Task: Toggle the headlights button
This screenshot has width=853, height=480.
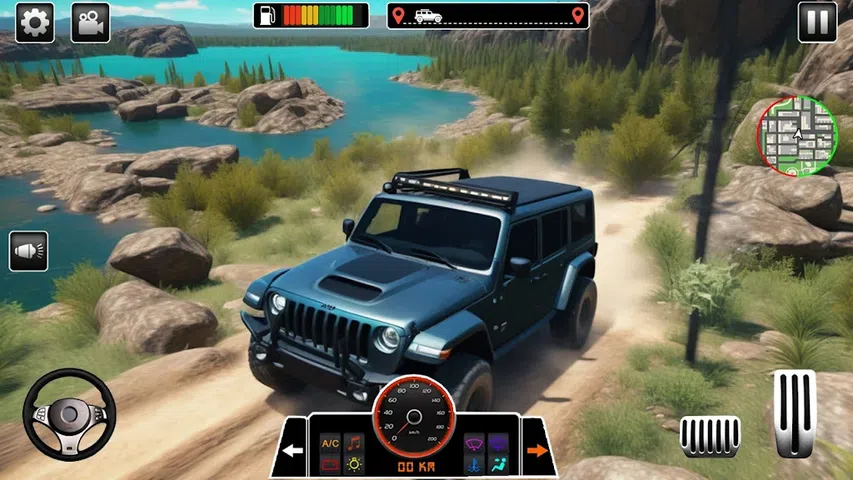Action: [x=28, y=251]
